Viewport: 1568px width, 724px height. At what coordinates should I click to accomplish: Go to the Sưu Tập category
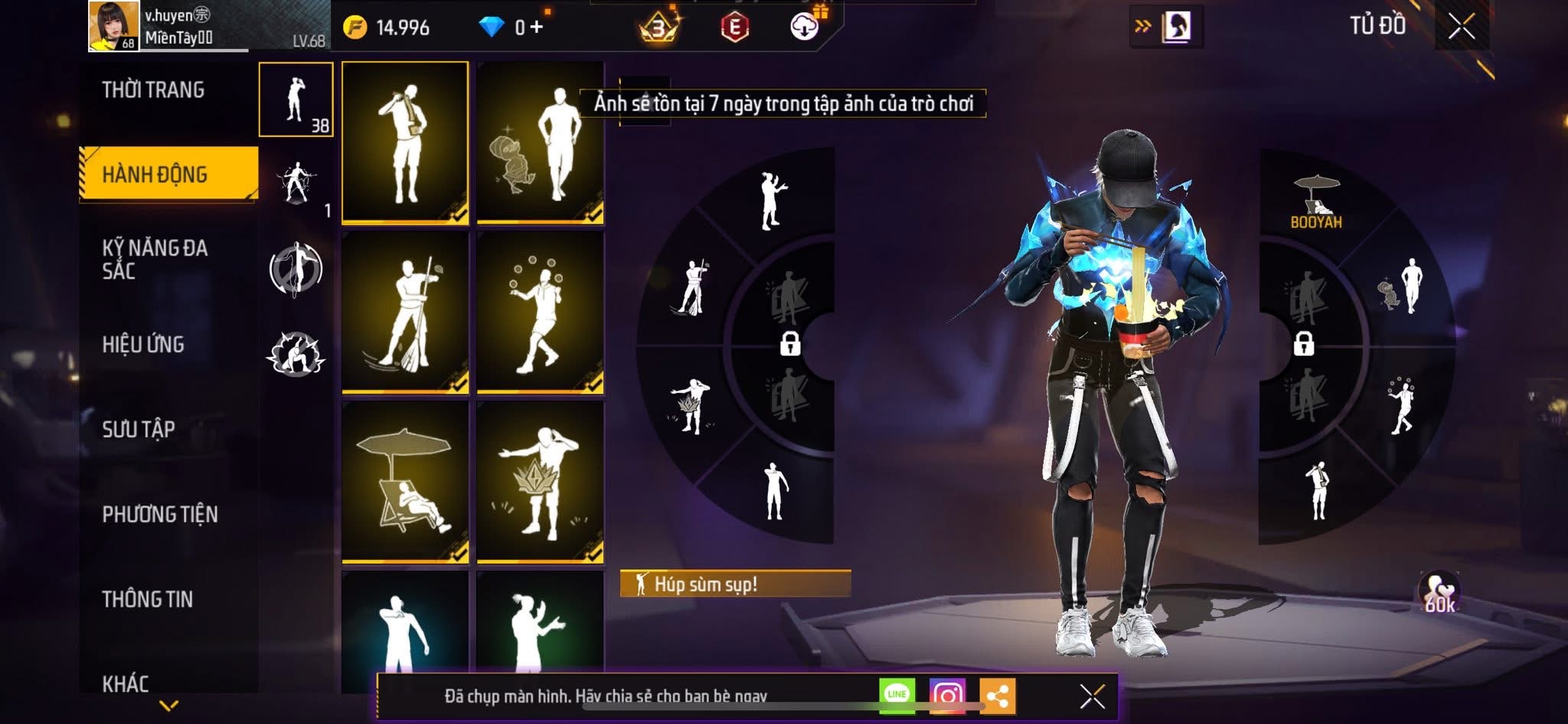point(139,429)
